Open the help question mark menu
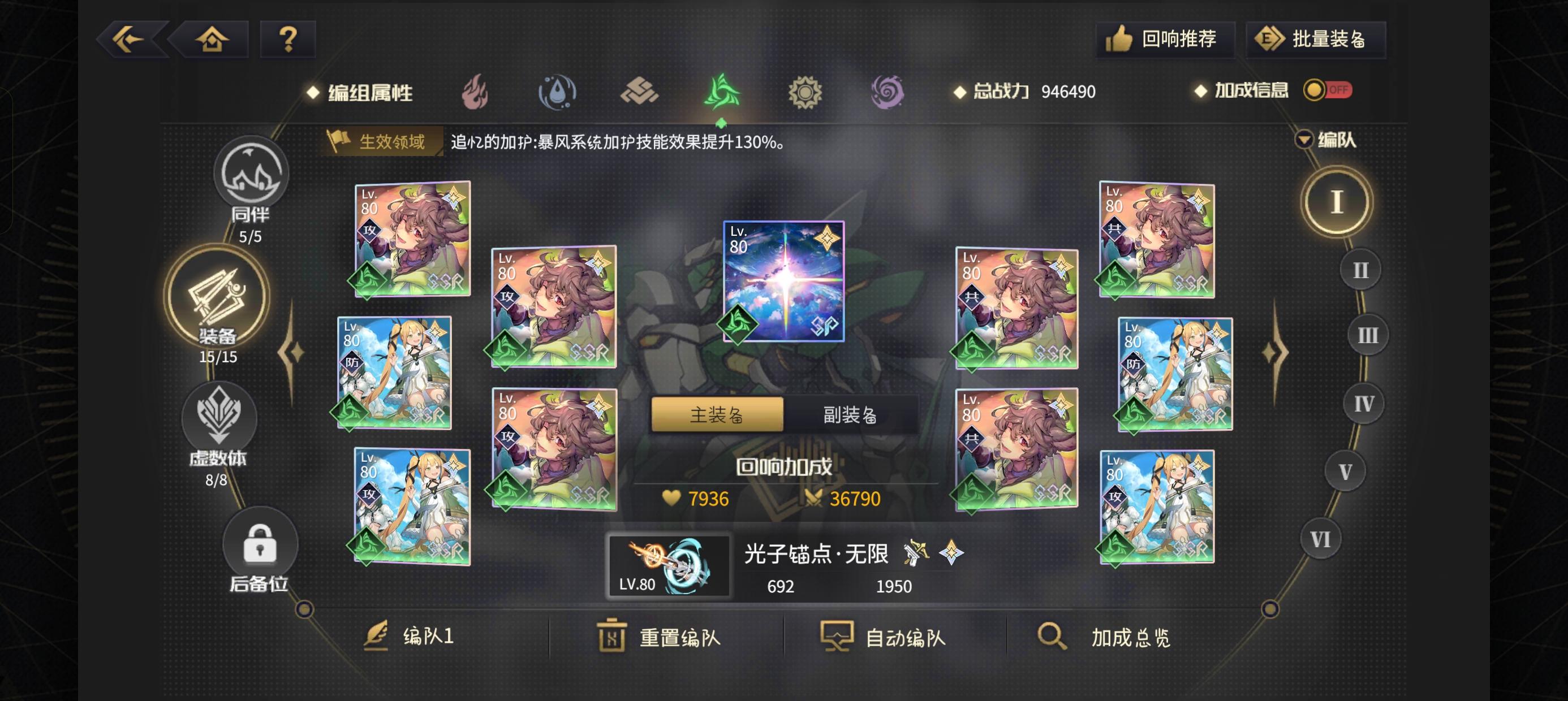The image size is (1568, 701). point(286,38)
